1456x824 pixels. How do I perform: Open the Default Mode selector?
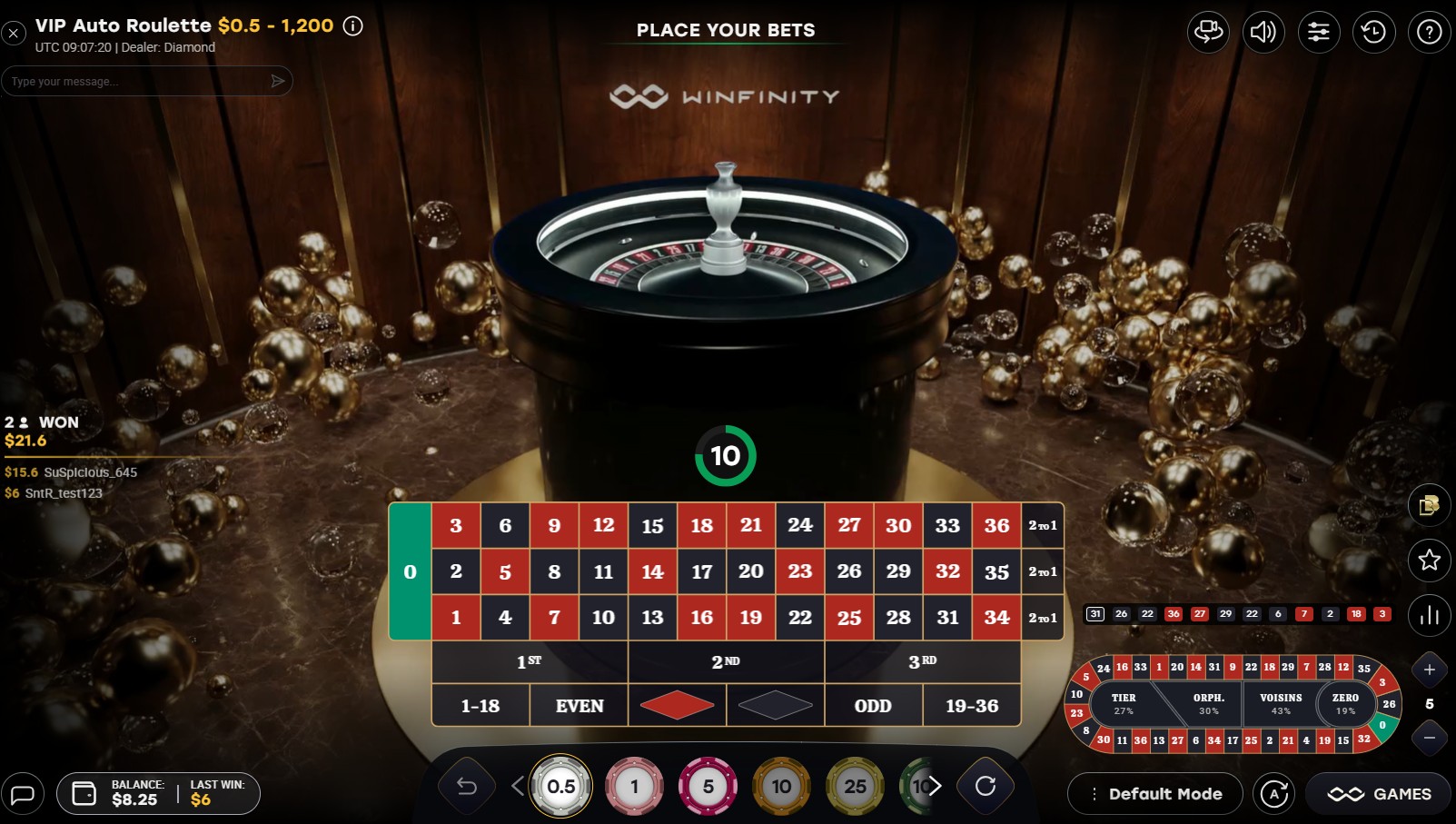[x=1154, y=793]
